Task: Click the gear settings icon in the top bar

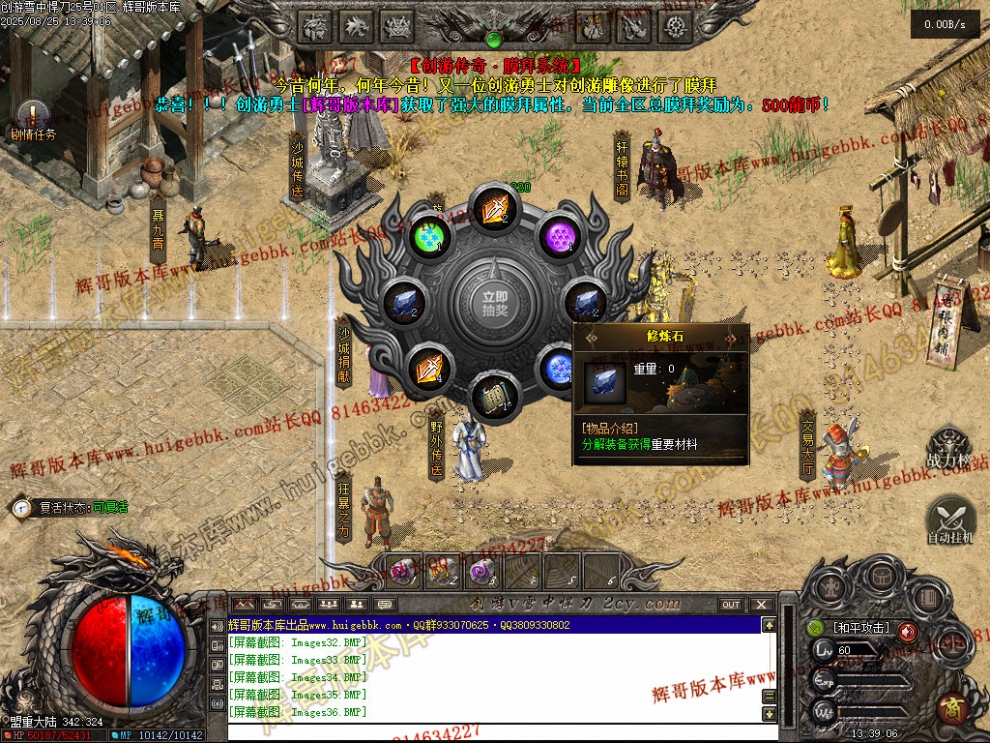Action: 677,25
